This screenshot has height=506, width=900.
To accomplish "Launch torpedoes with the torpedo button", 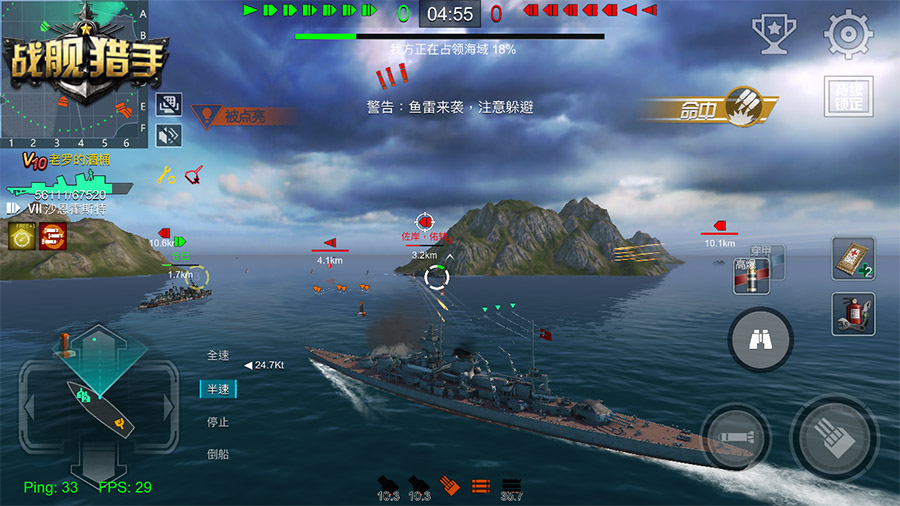I will click(735, 438).
